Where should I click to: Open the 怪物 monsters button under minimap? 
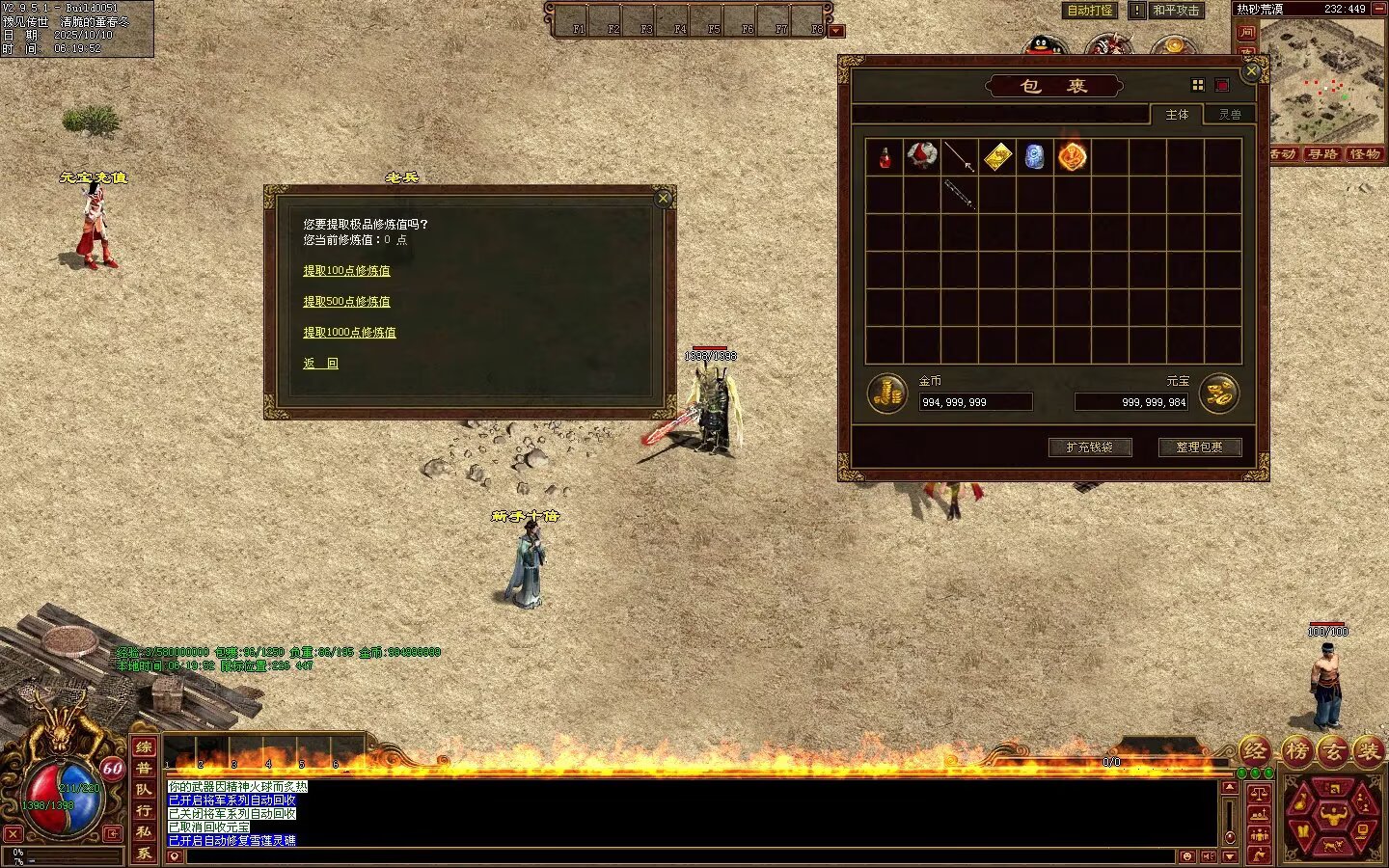point(1364,154)
